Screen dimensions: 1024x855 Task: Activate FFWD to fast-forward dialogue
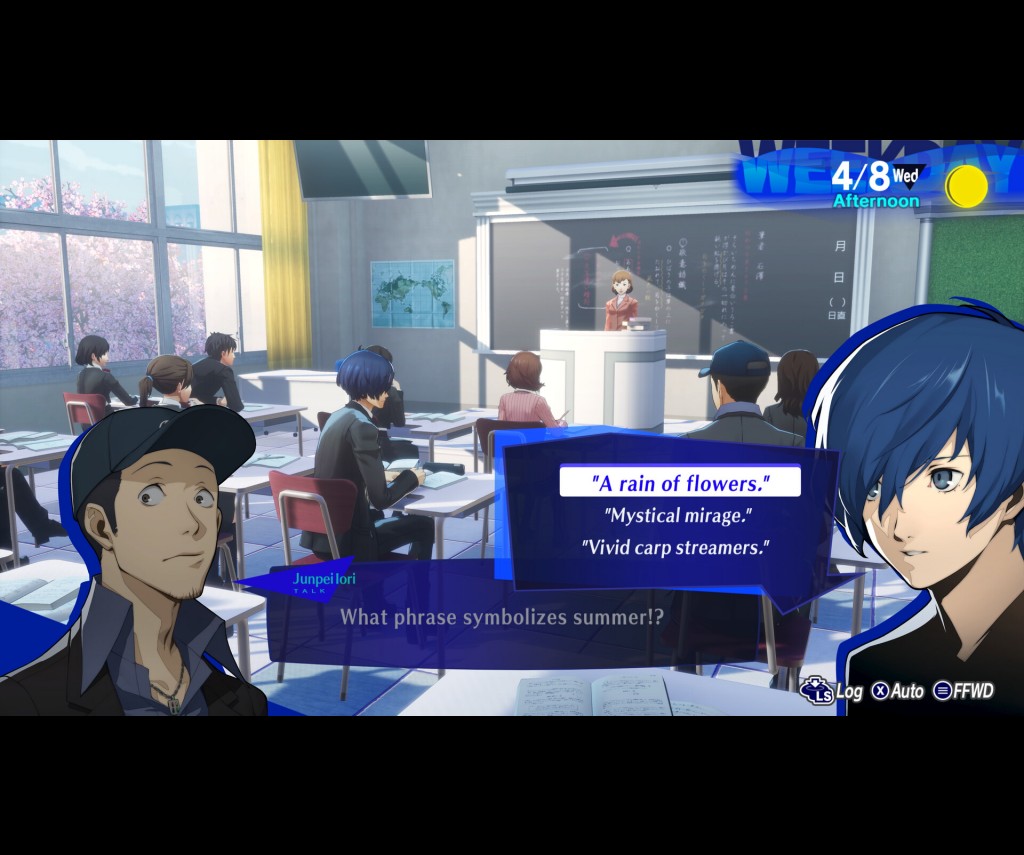tap(964, 691)
